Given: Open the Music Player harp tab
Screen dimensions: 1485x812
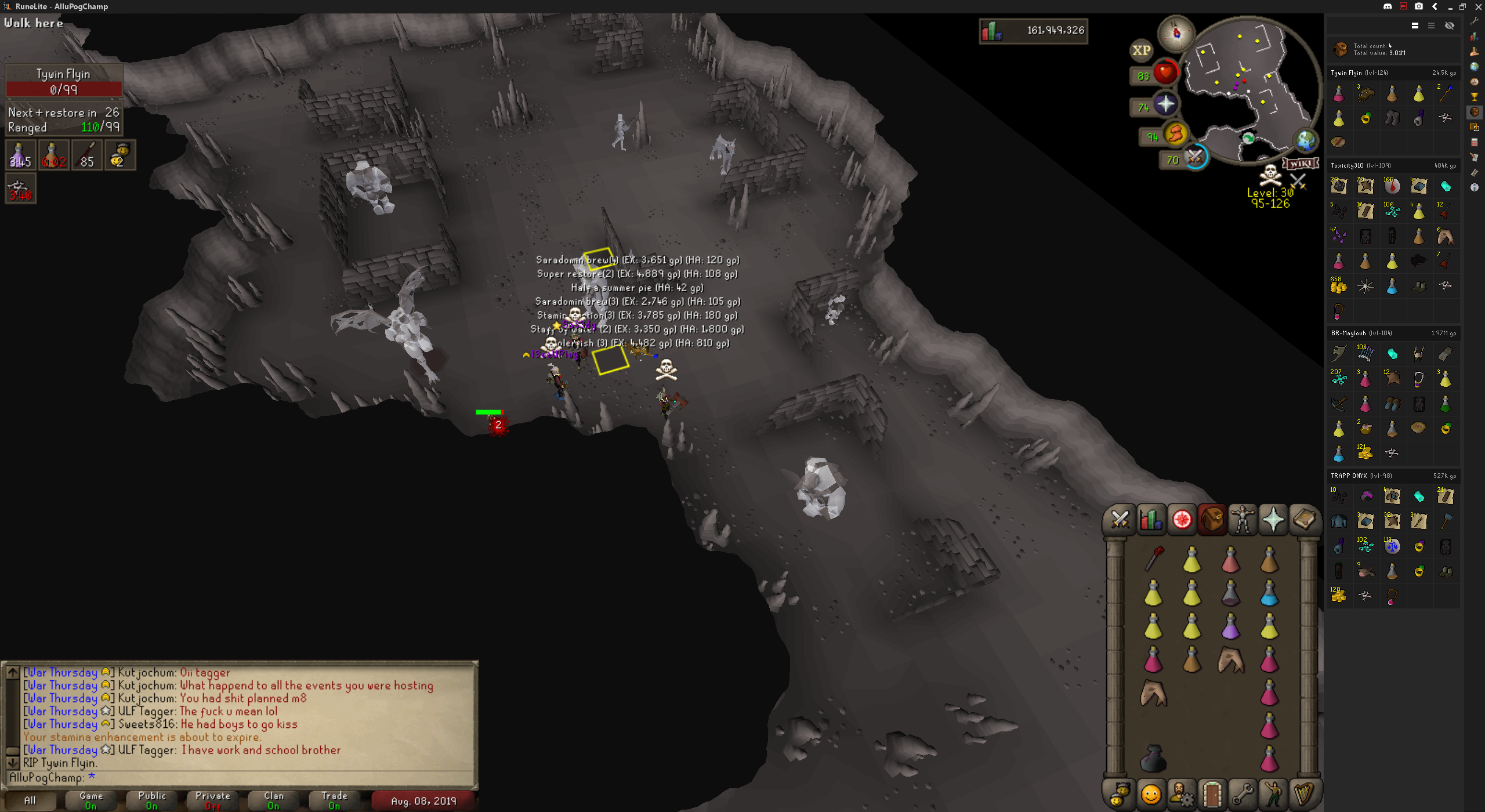Looking at the screenshot, I should [x=1304, y=794].
